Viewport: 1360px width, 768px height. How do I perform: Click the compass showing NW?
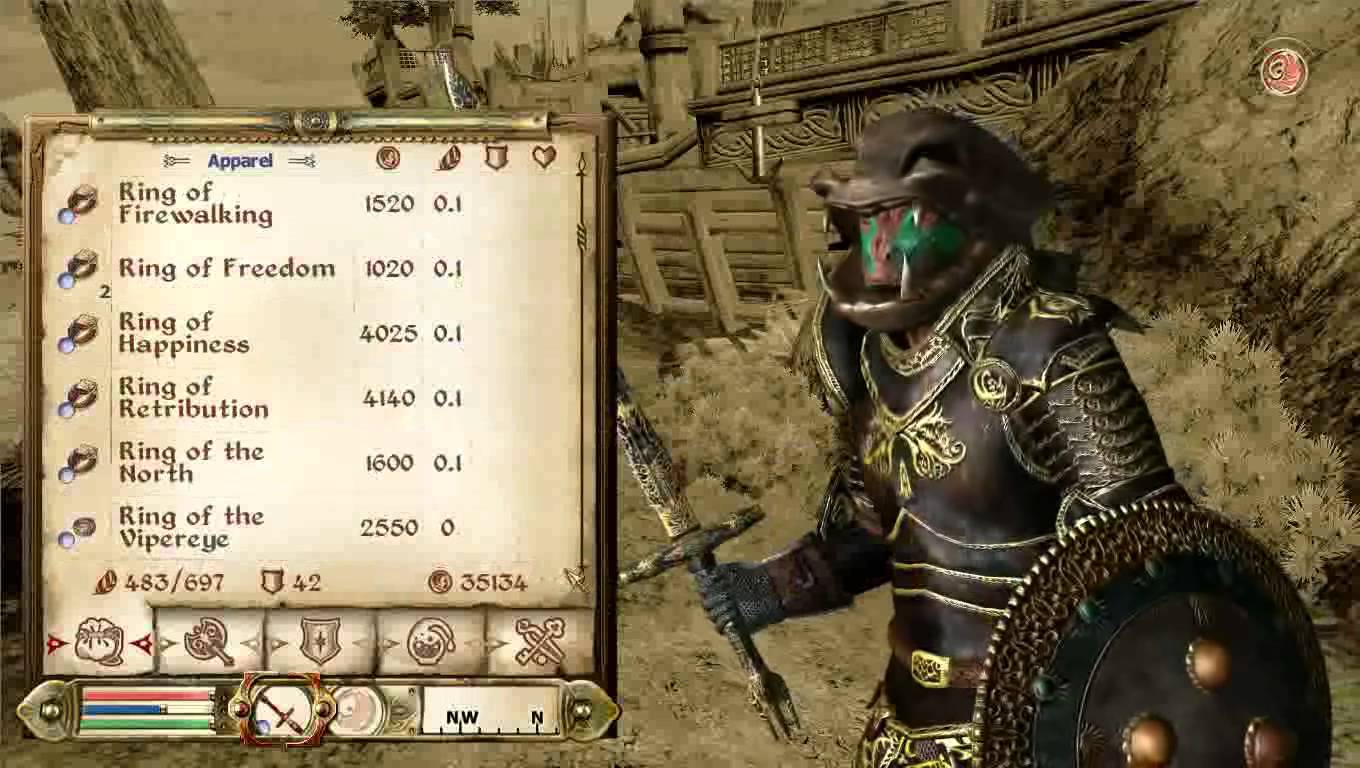(x=464, y=715)
